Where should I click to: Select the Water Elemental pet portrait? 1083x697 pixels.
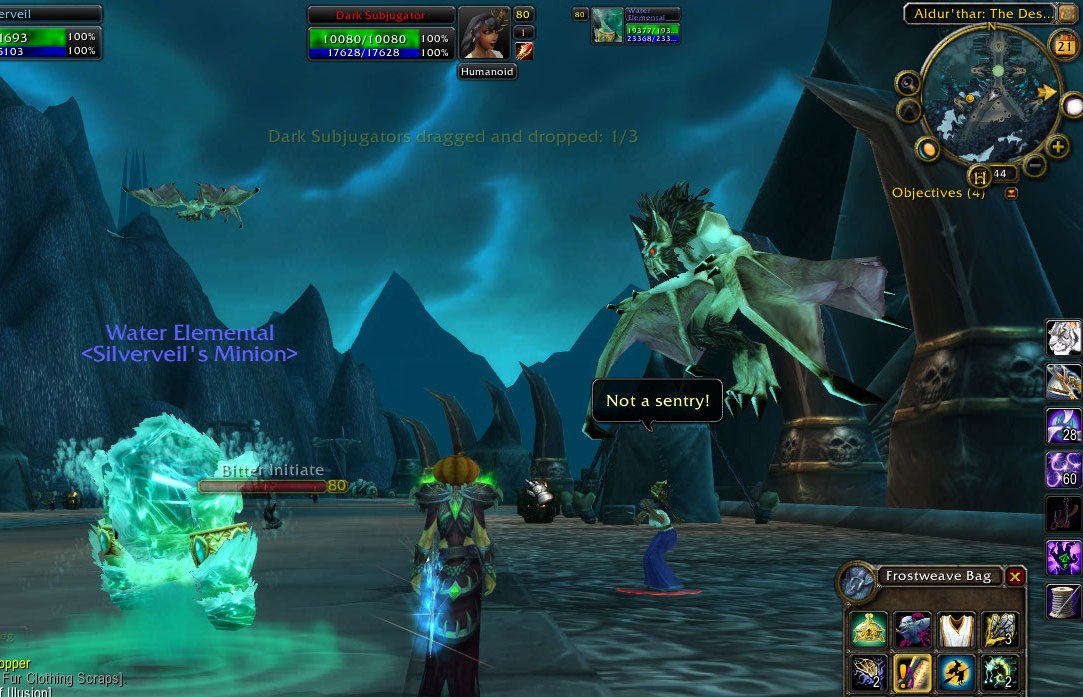[x=607, y=25]
